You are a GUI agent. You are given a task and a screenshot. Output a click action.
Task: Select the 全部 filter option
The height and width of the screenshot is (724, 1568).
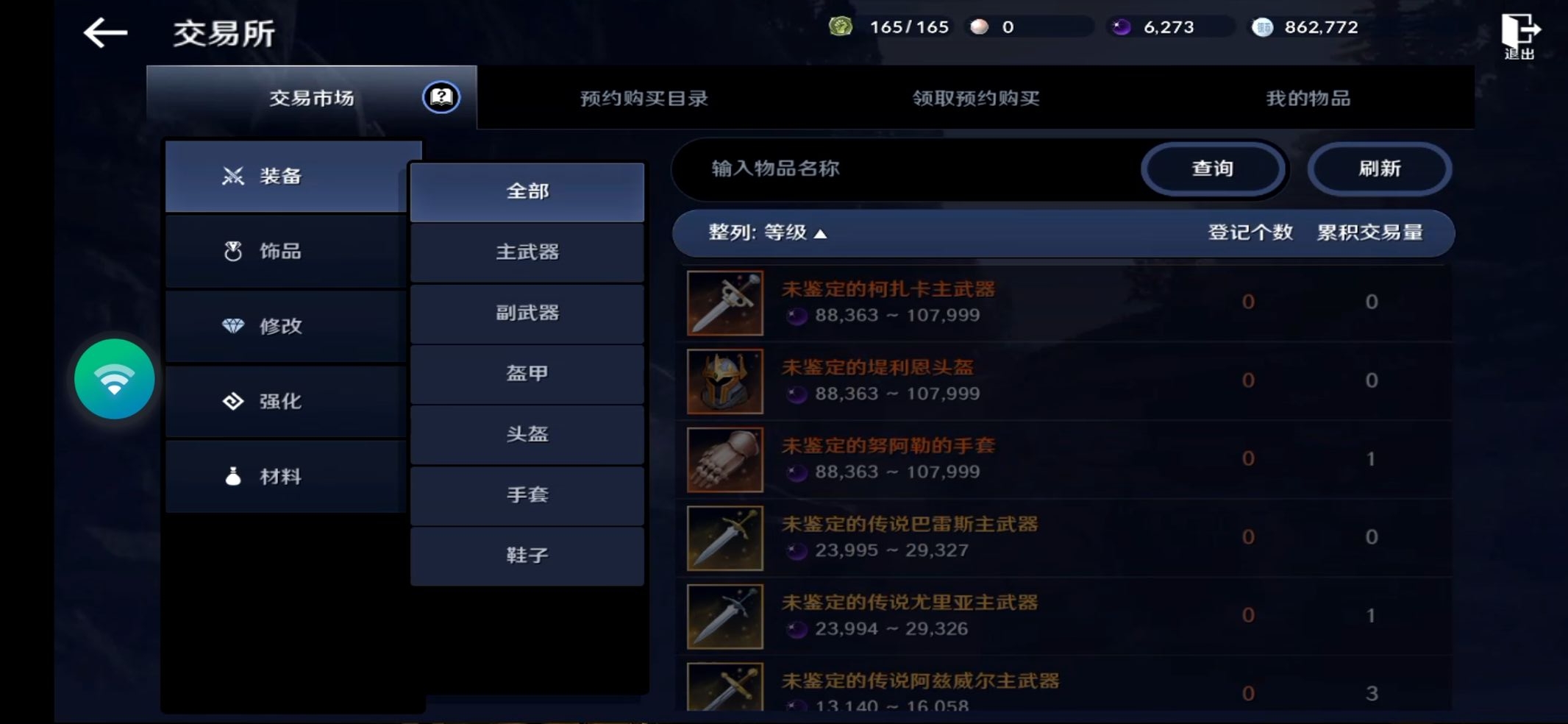pos(527,191)
